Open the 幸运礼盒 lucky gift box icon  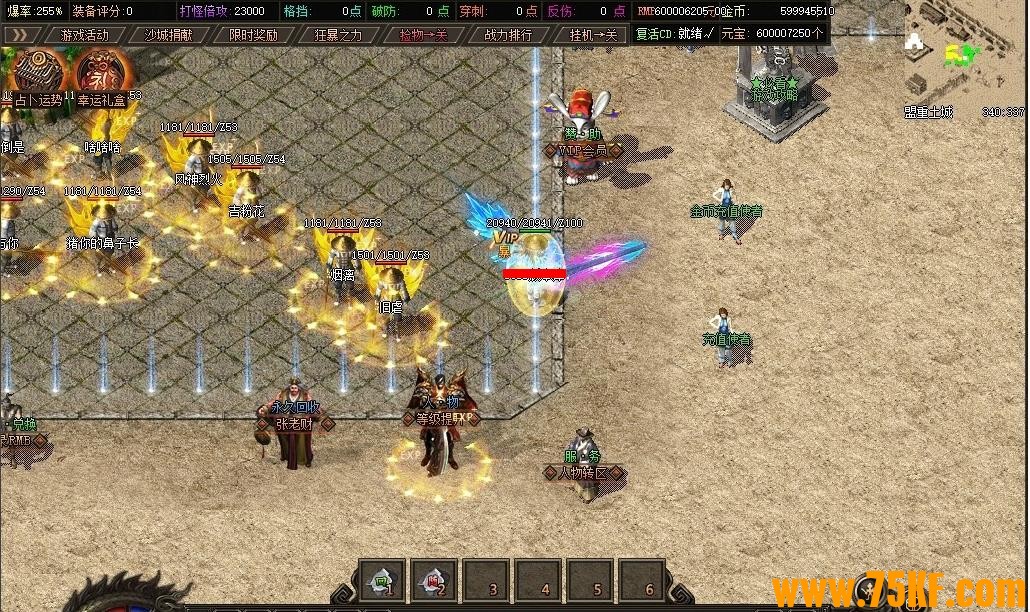pyautogui.click(x=101, y=74)
